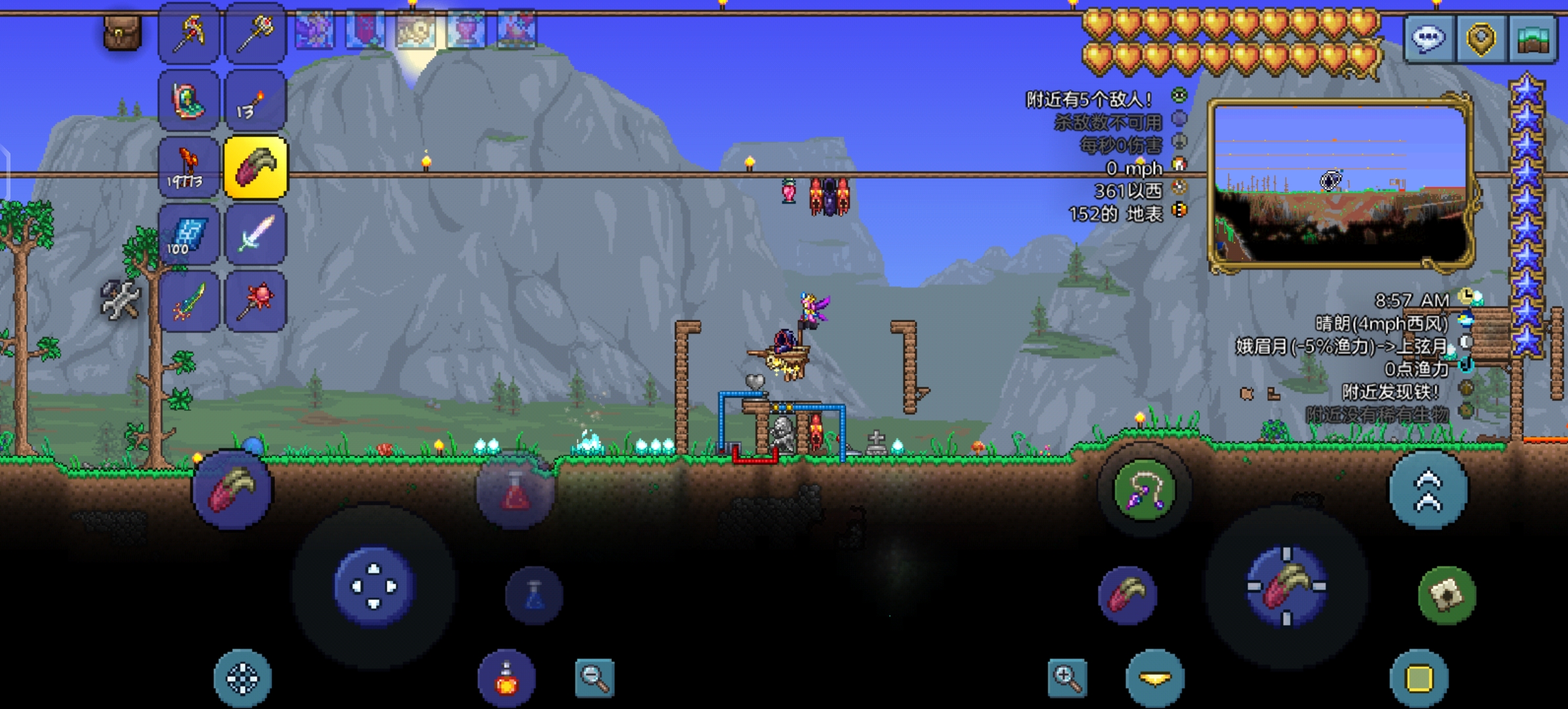The height and width of the screenshot is (709, 1568).
Task: Select the magic mirror hotbar slot
Action: (x=189, y=100)
